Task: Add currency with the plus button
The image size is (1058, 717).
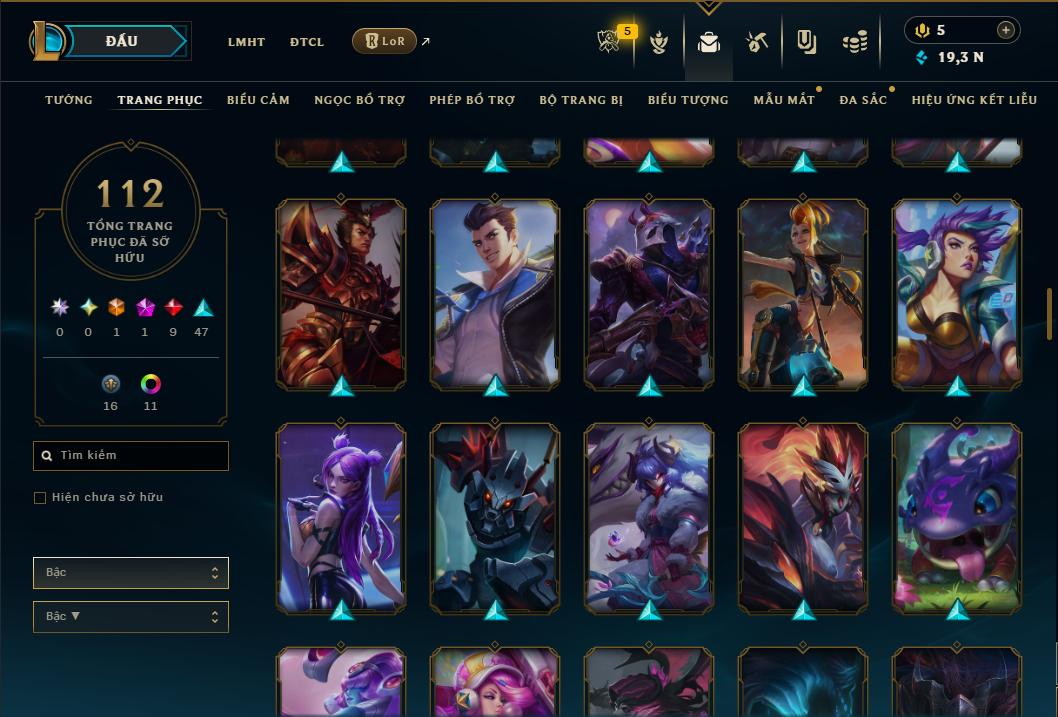Action: pos(1006,30)
